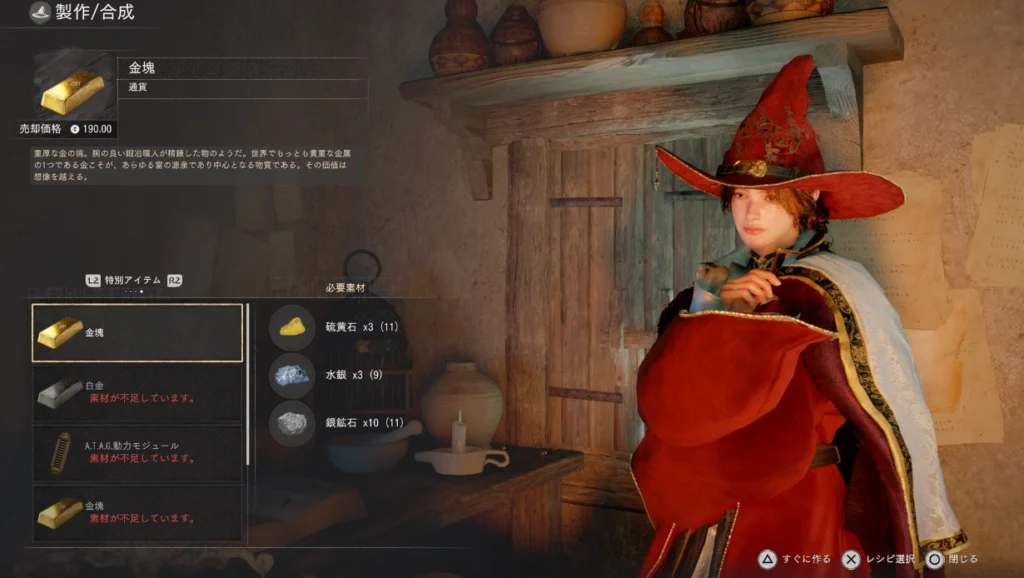This screenshot has width=1024, height=578.
Task: Inspect the 水銀 material icon
Action: [x=292, y=375]
